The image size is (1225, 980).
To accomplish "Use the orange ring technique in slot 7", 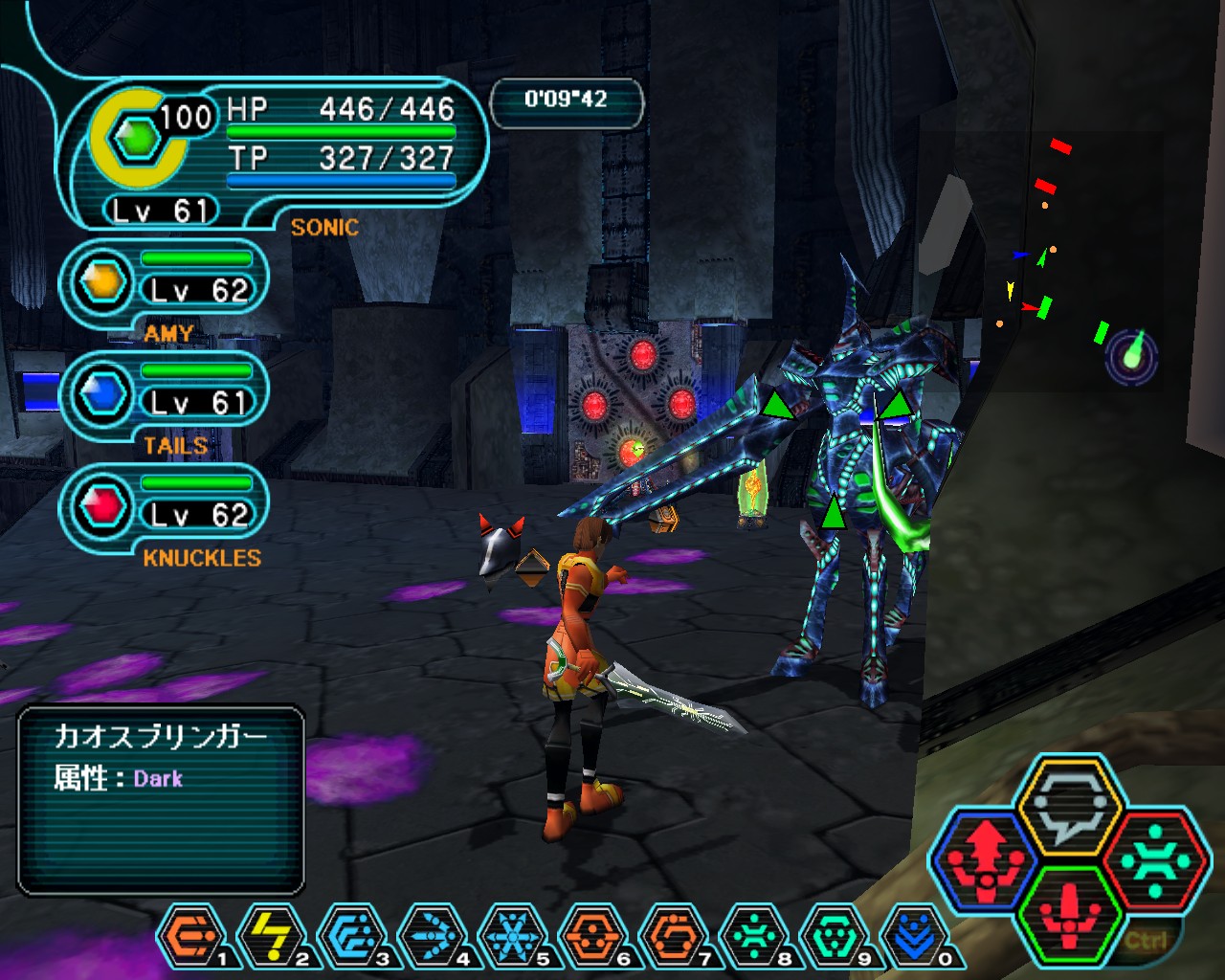I will coord(674,936).
